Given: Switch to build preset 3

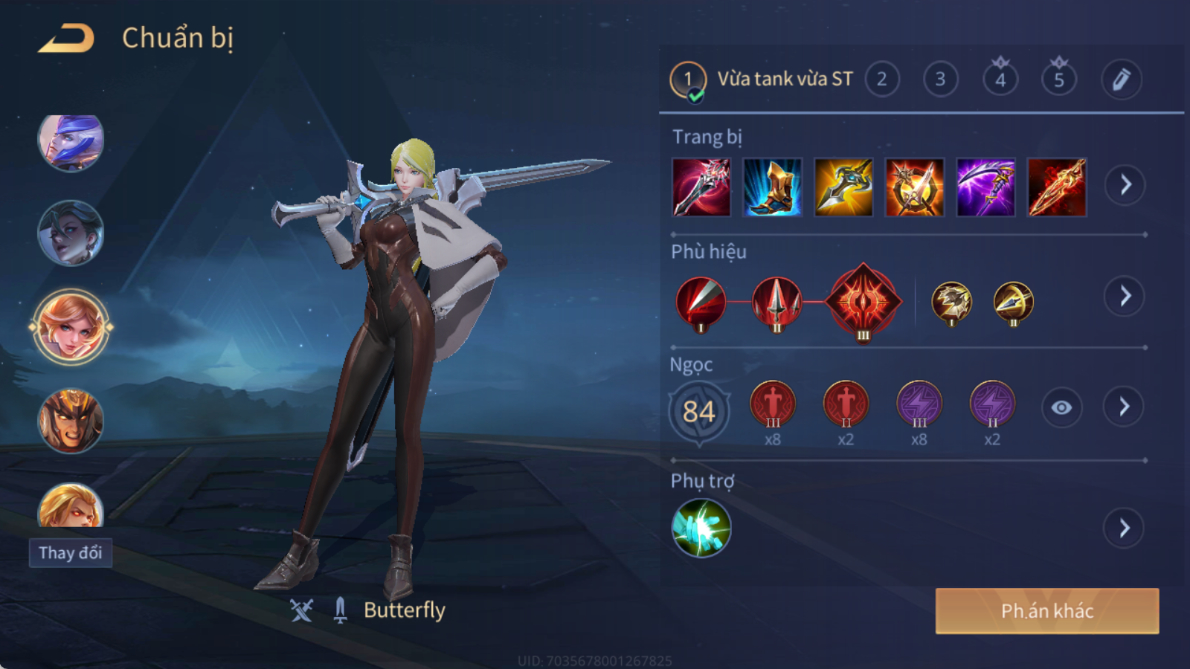Looking at the screenshot, I should (x=940, y=79).
